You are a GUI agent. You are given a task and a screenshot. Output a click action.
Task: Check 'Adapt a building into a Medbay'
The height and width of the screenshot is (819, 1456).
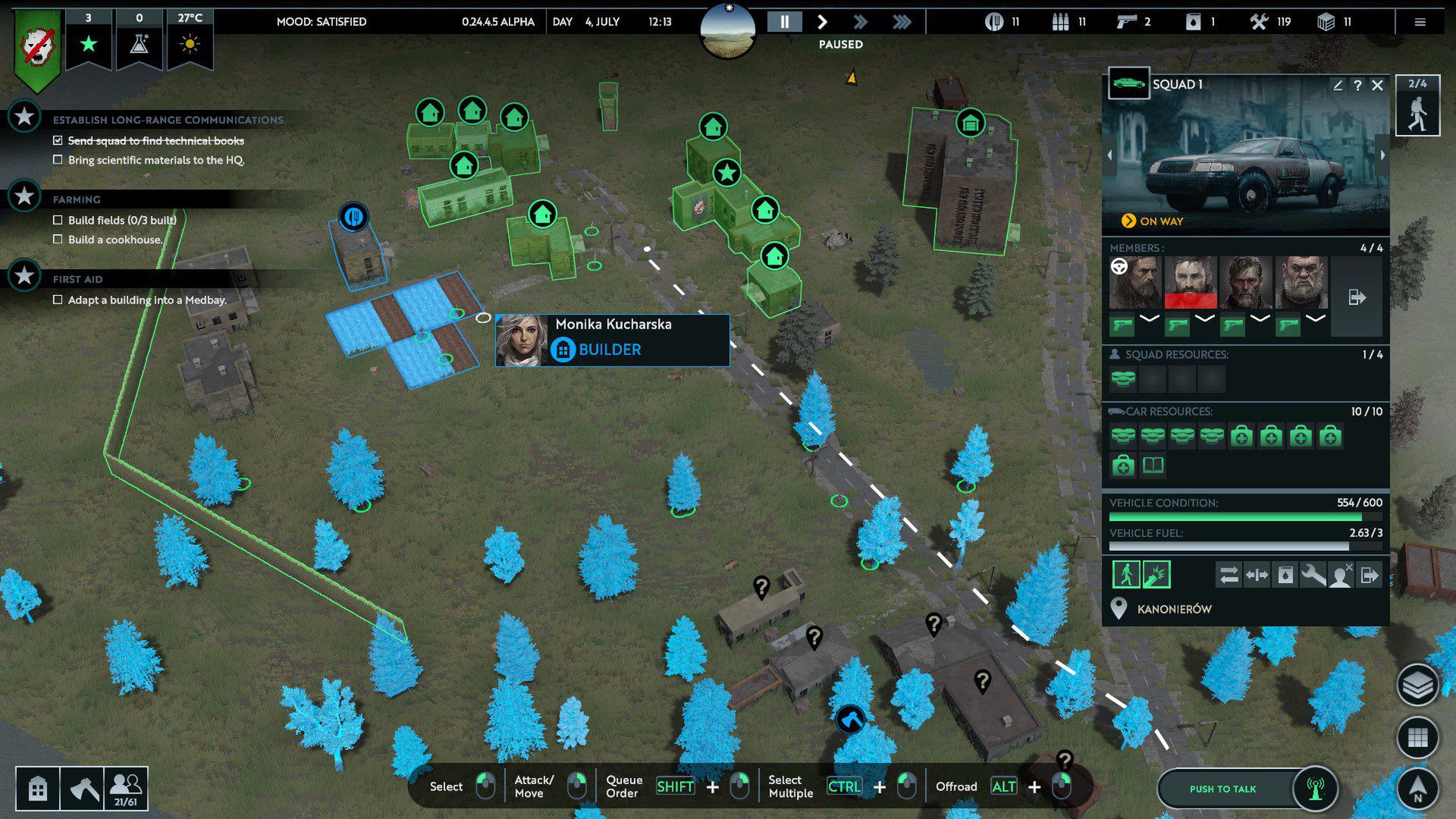(58, 300)
